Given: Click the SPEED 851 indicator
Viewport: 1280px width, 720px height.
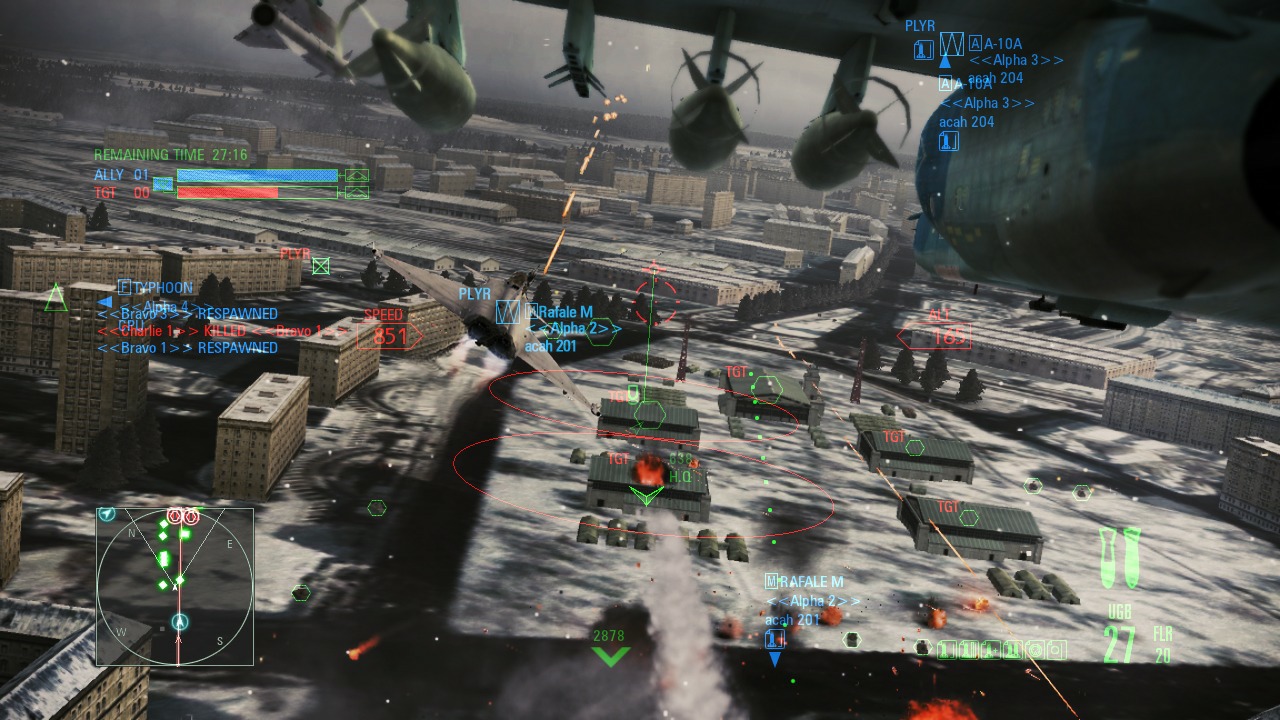Looking at the screenshot, I should point(388,336).
